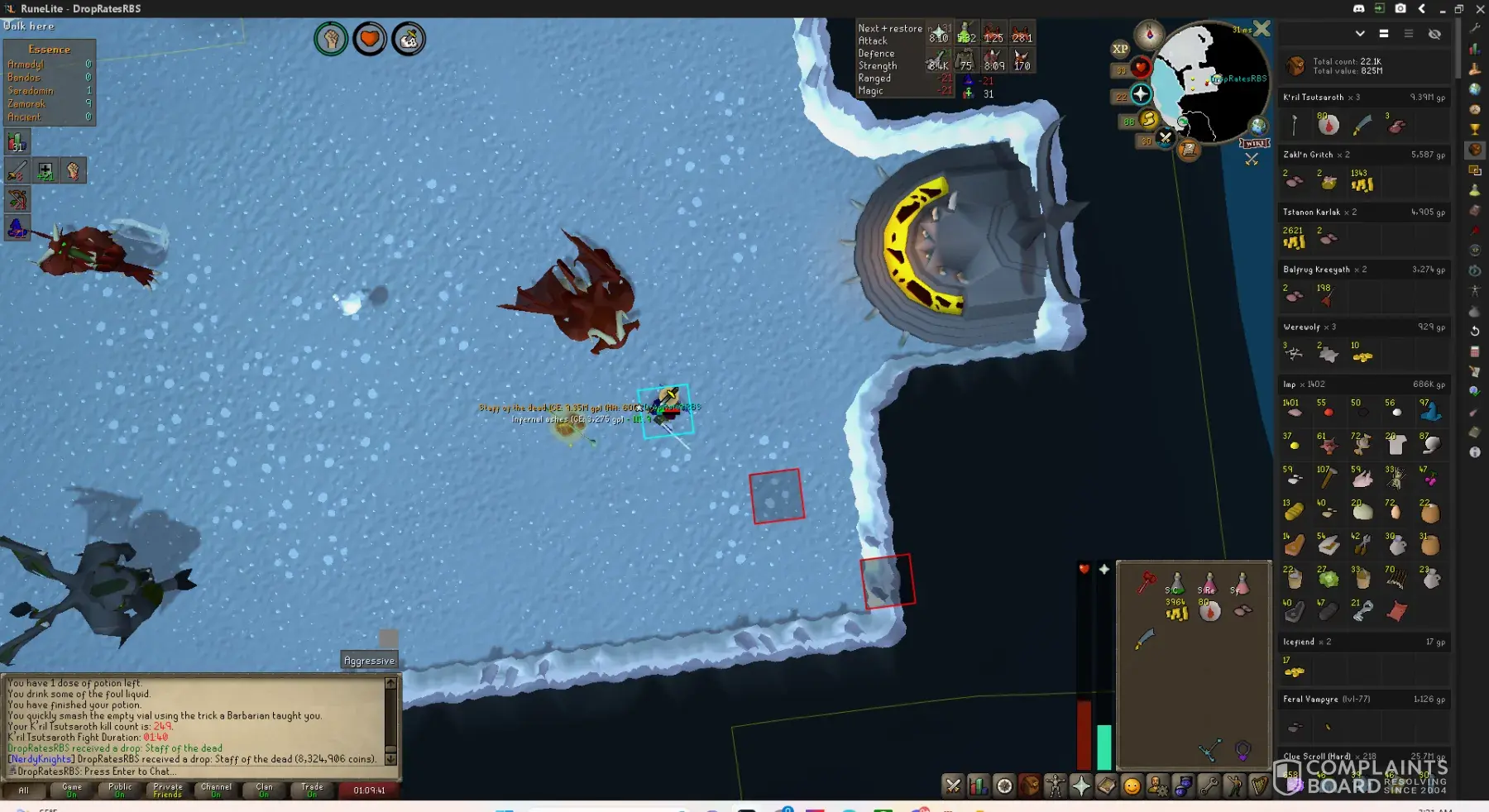This screenshot has height=812, width=1489.
Task: Show All chat messages tab
Action: pos(24,791)
